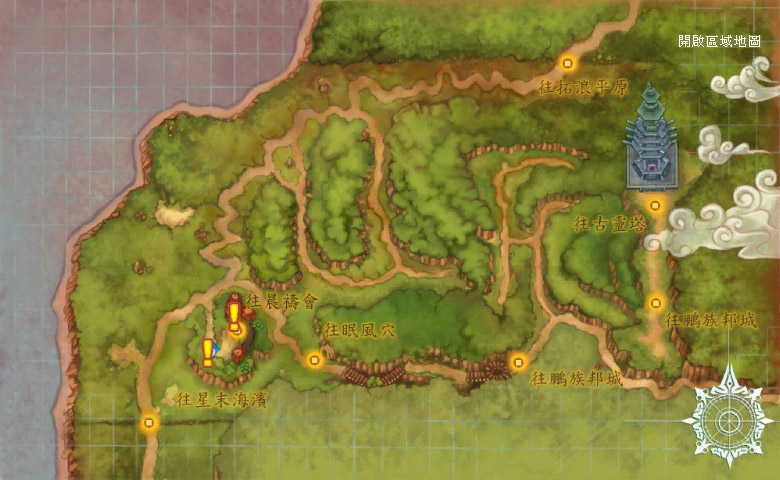Viewport: 780px width, 480px height.
Task: Open the 開啟區域地圖 regional map
Action: [x=719, y=41]
